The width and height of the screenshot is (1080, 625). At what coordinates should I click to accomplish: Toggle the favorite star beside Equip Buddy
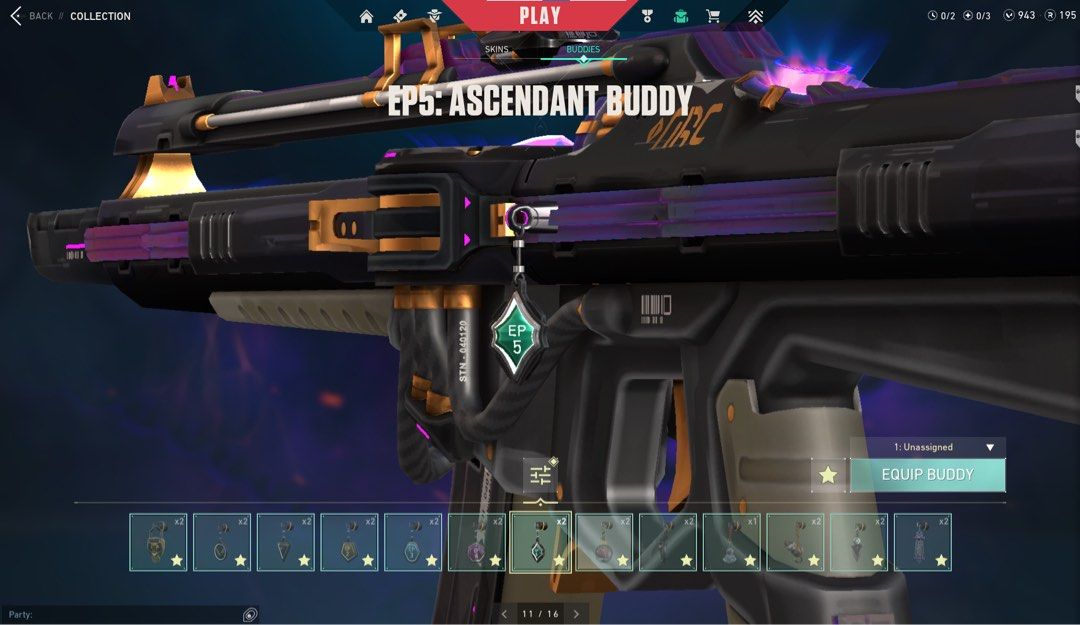coord(828,475)
